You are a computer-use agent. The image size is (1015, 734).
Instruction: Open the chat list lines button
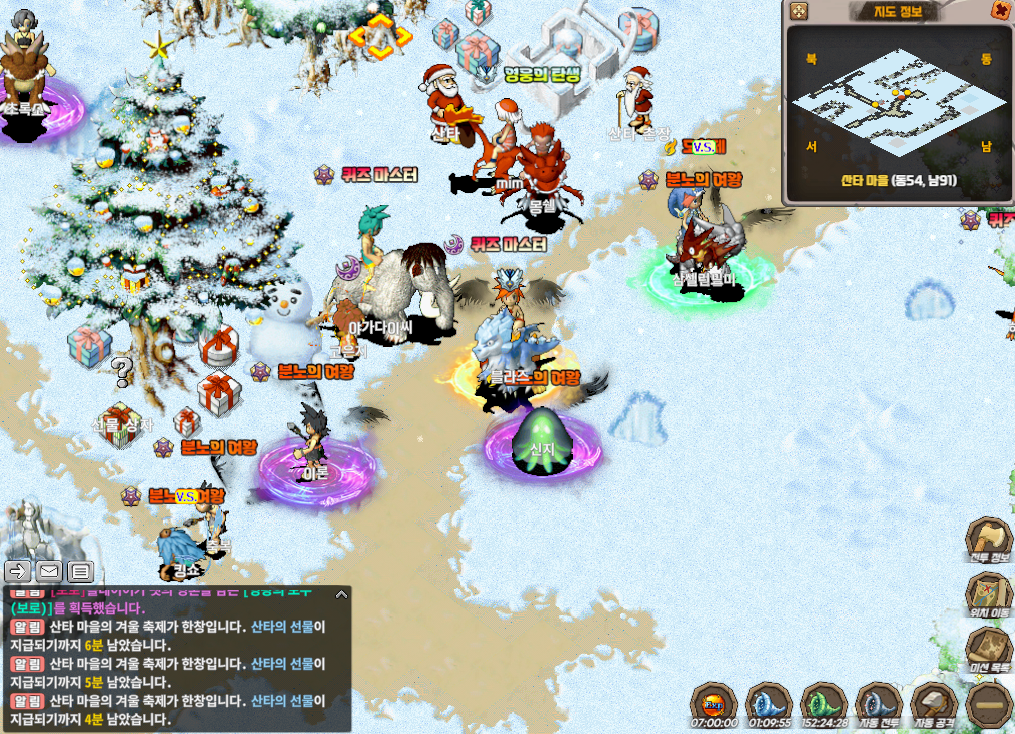pos(80,571)
